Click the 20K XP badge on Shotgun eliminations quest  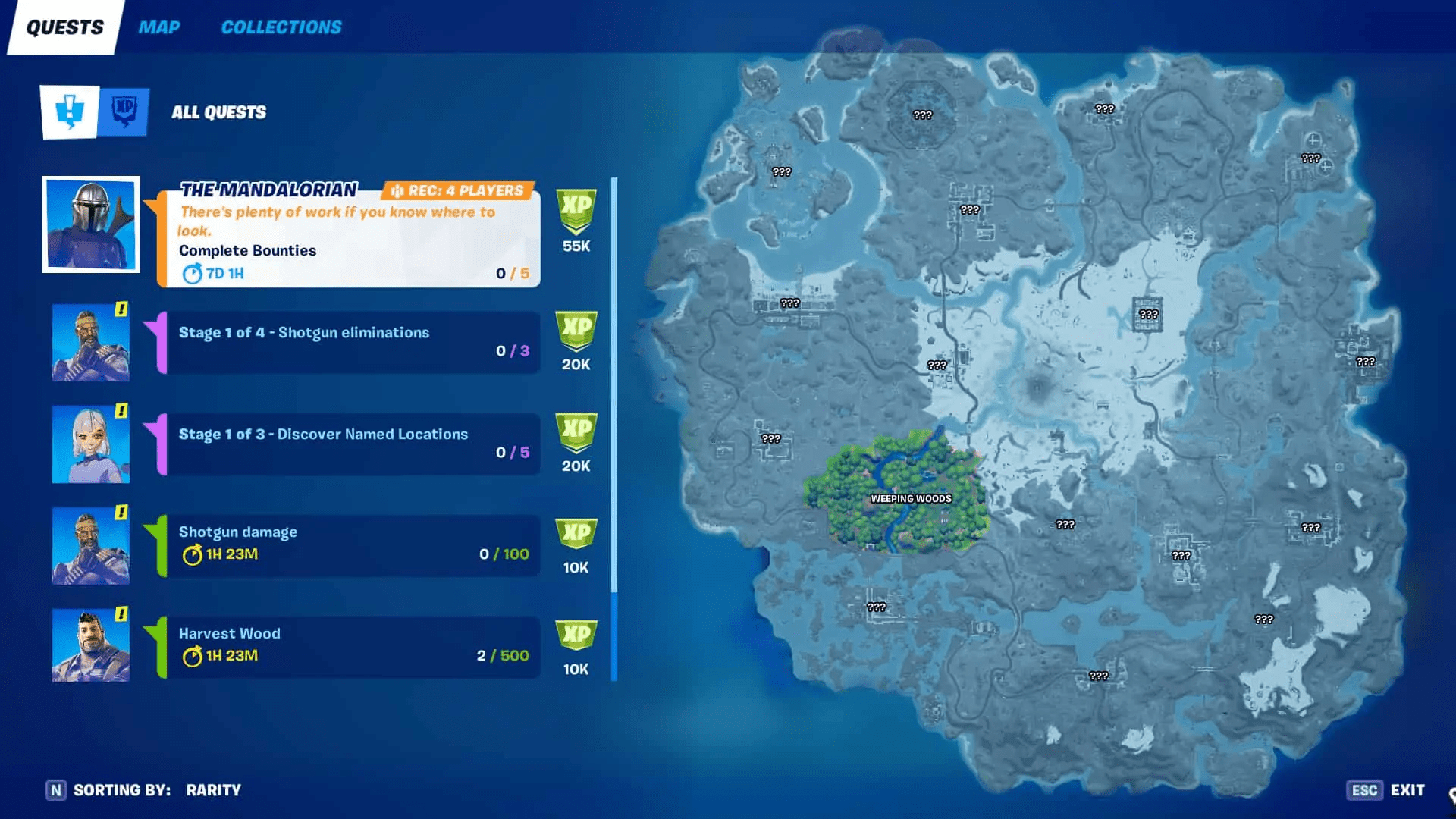click(576, 341)
